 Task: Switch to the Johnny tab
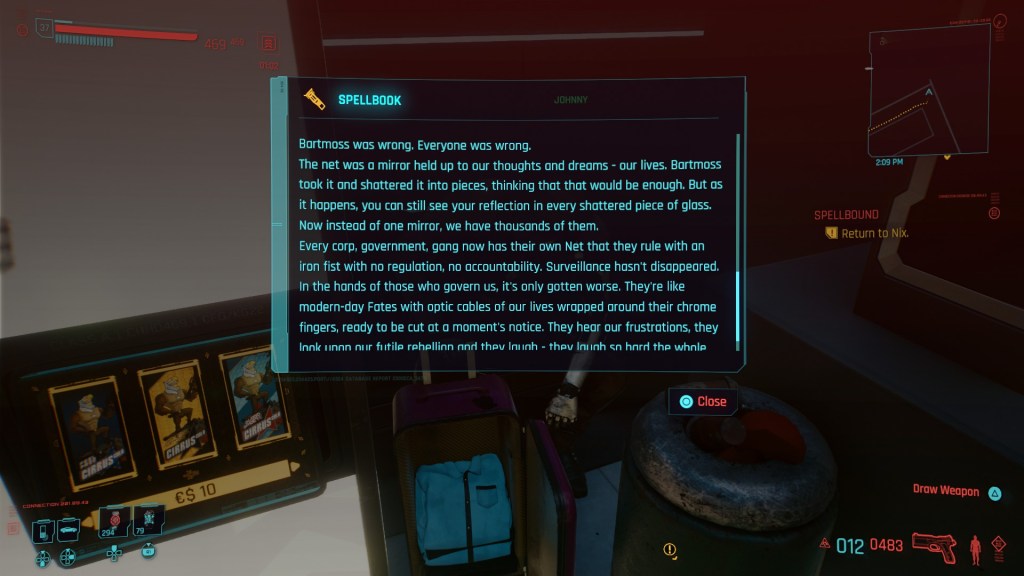(570, 100)
